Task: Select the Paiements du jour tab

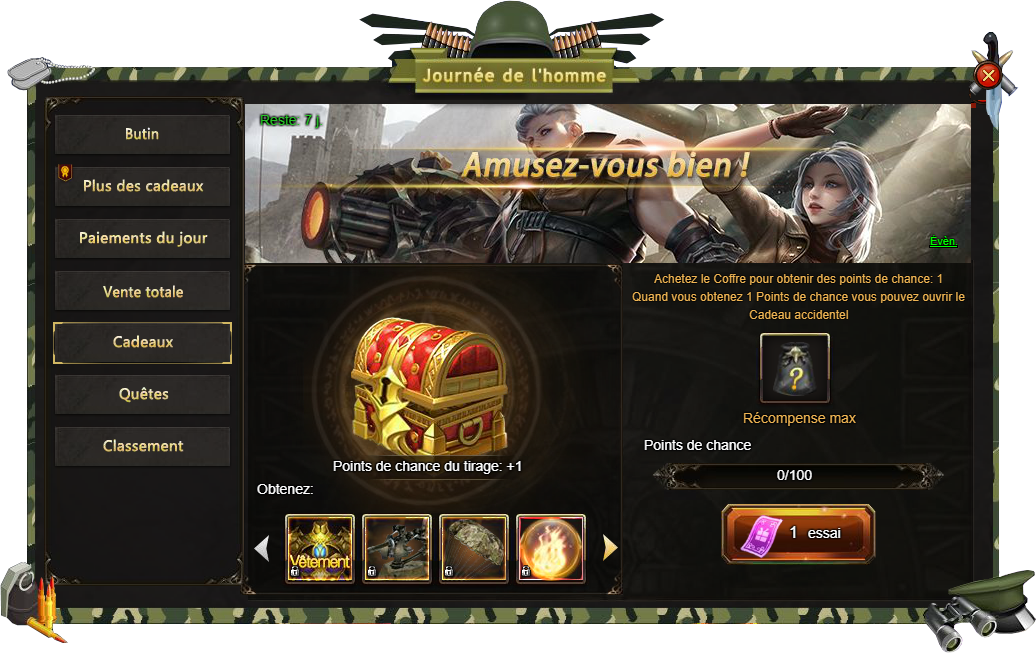Action: pos(142,239)
